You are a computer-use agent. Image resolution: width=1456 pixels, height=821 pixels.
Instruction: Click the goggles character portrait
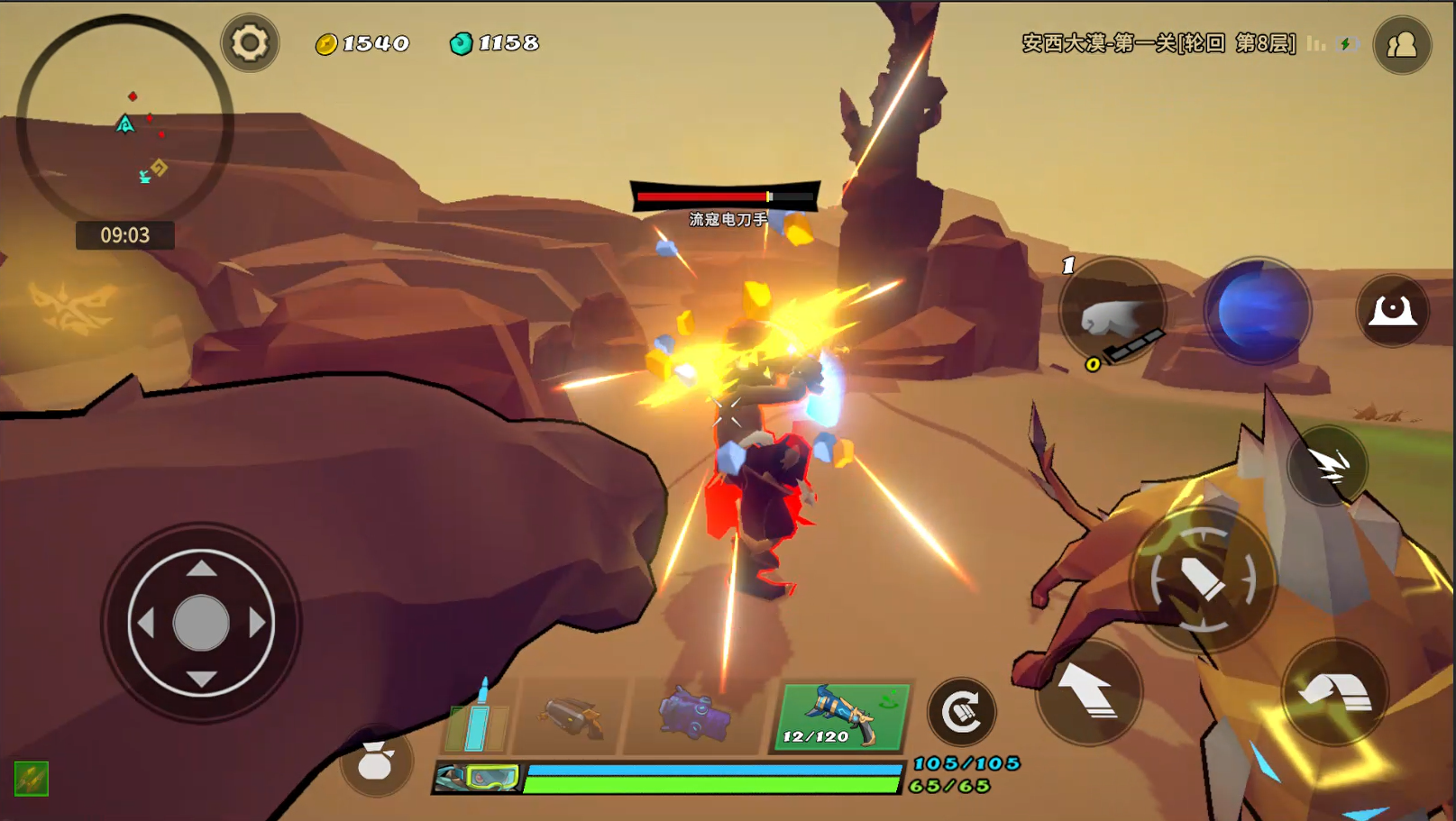[x=478, y=778]
